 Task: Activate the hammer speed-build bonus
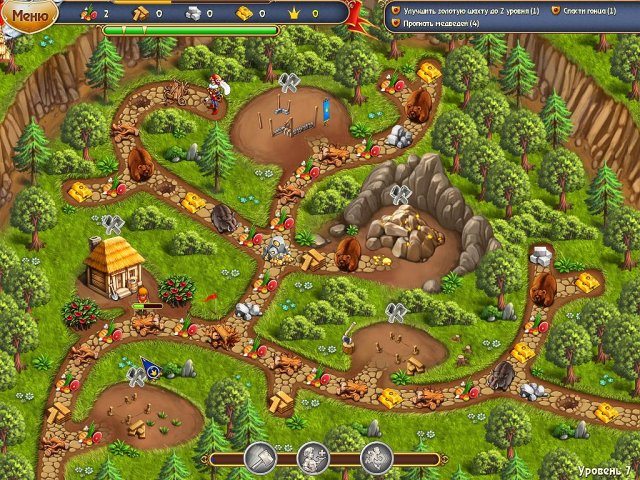tap(260, 458)
